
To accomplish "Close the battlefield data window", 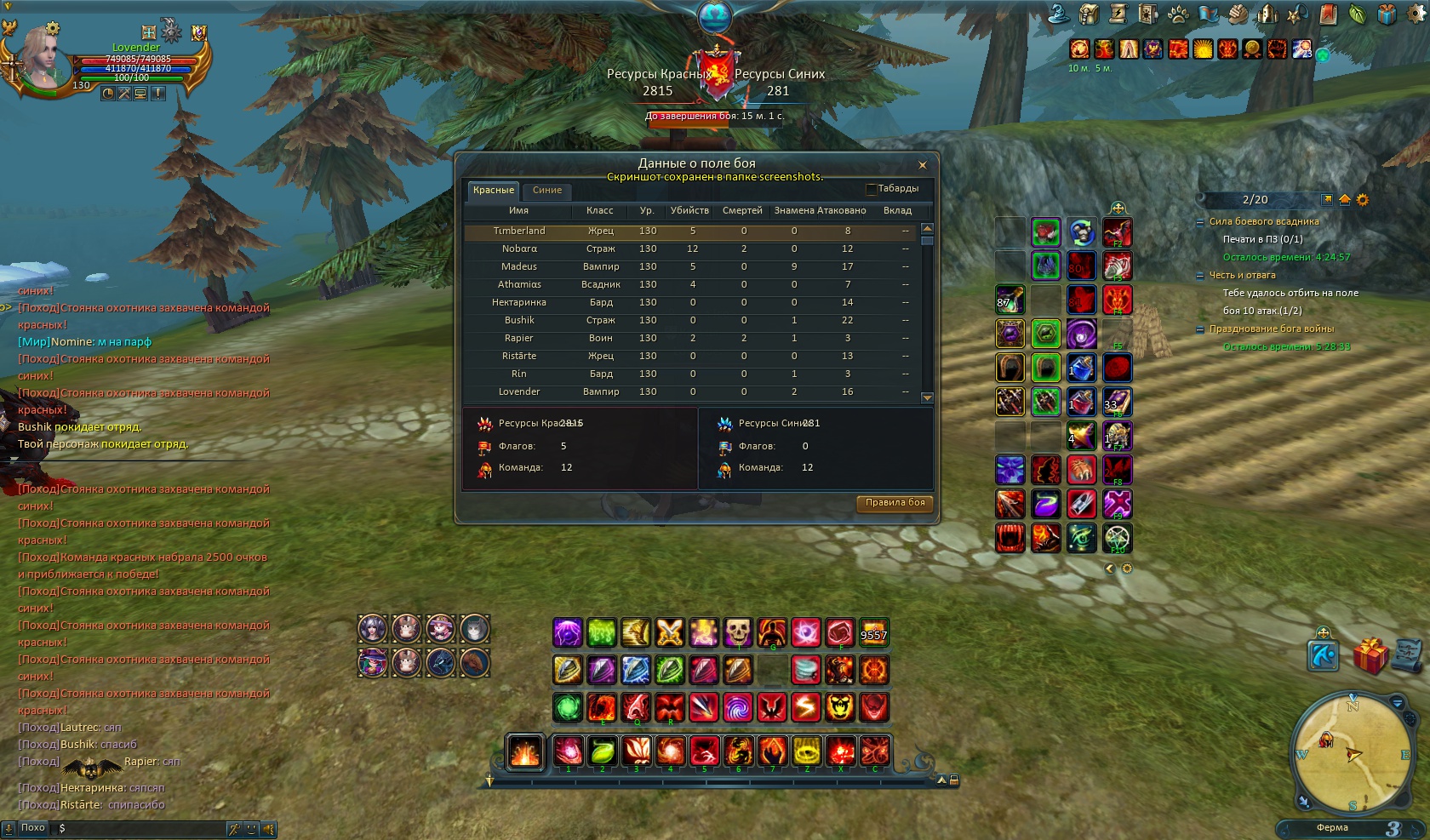I will pyautogui.click(x=922, y=165).
